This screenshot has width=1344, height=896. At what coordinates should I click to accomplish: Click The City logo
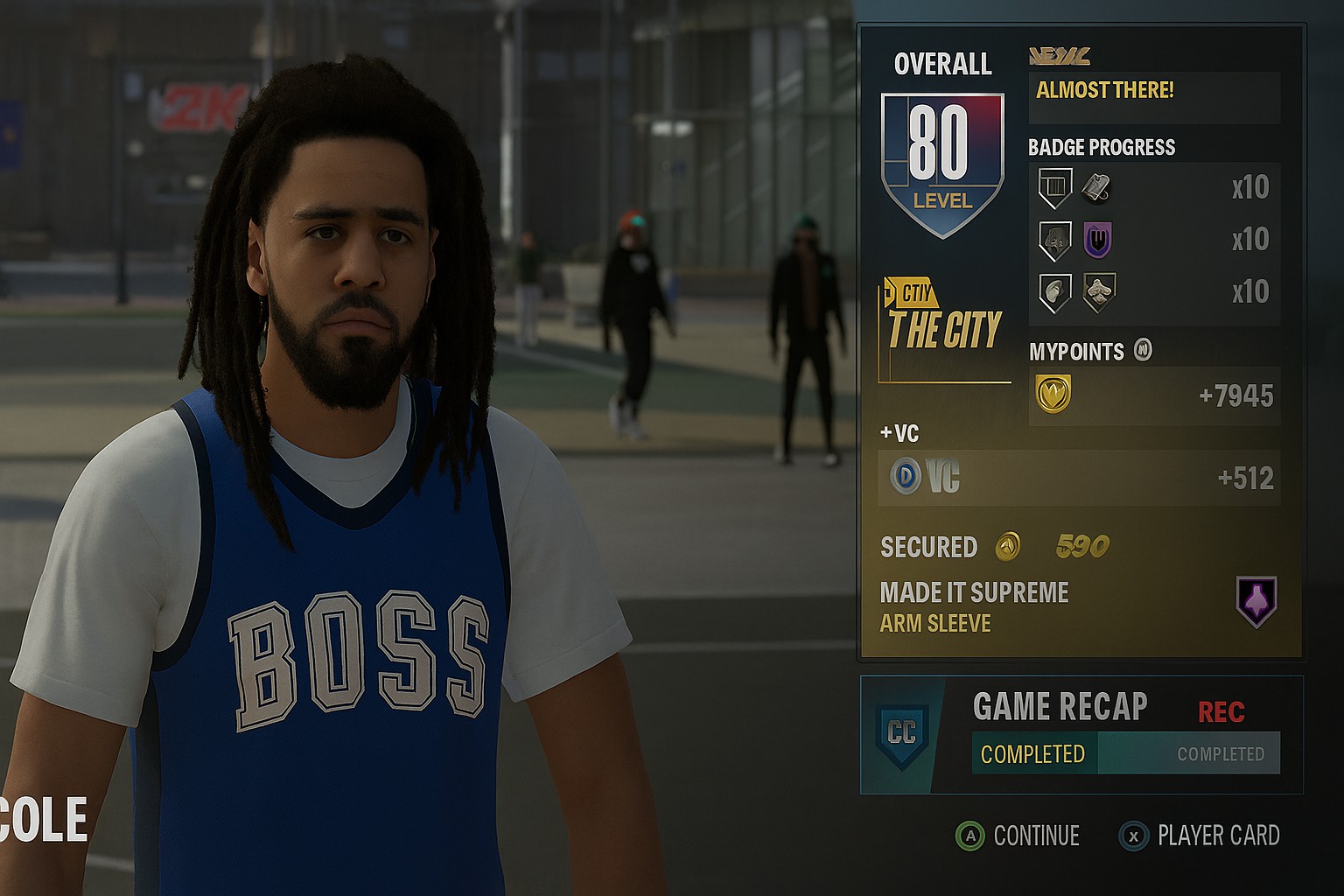point(943,322)
